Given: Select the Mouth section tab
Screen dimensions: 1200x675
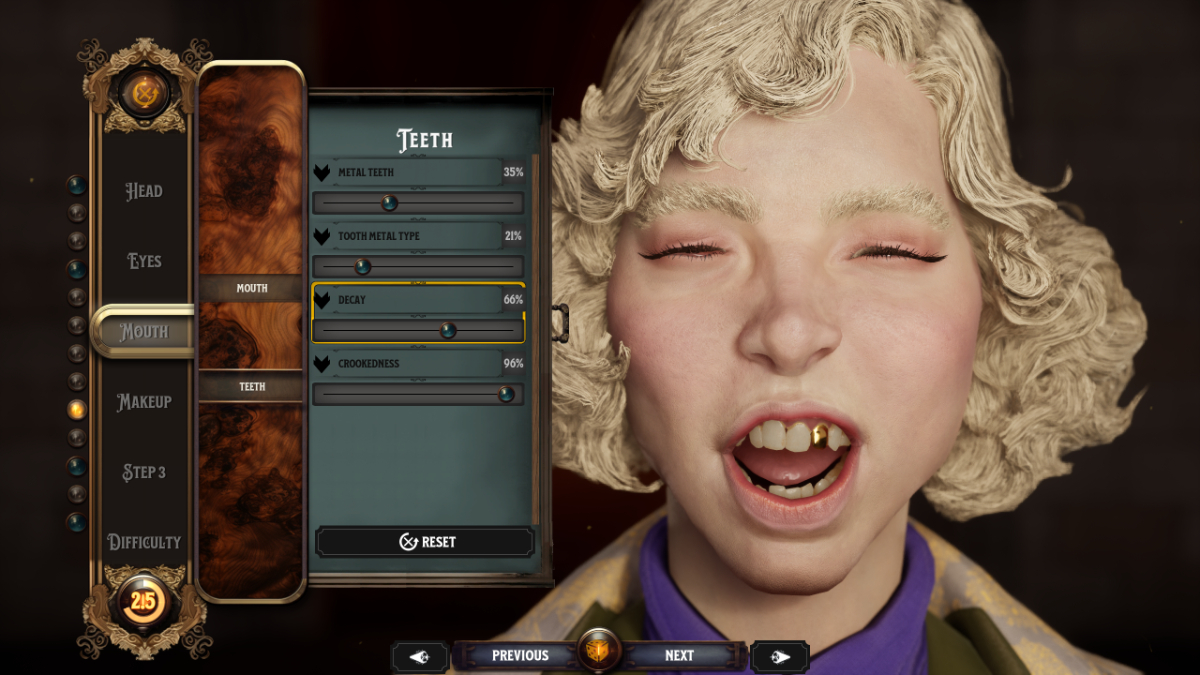Looking at the screenshot, I should pyautogui.click(x=144, y=331).
